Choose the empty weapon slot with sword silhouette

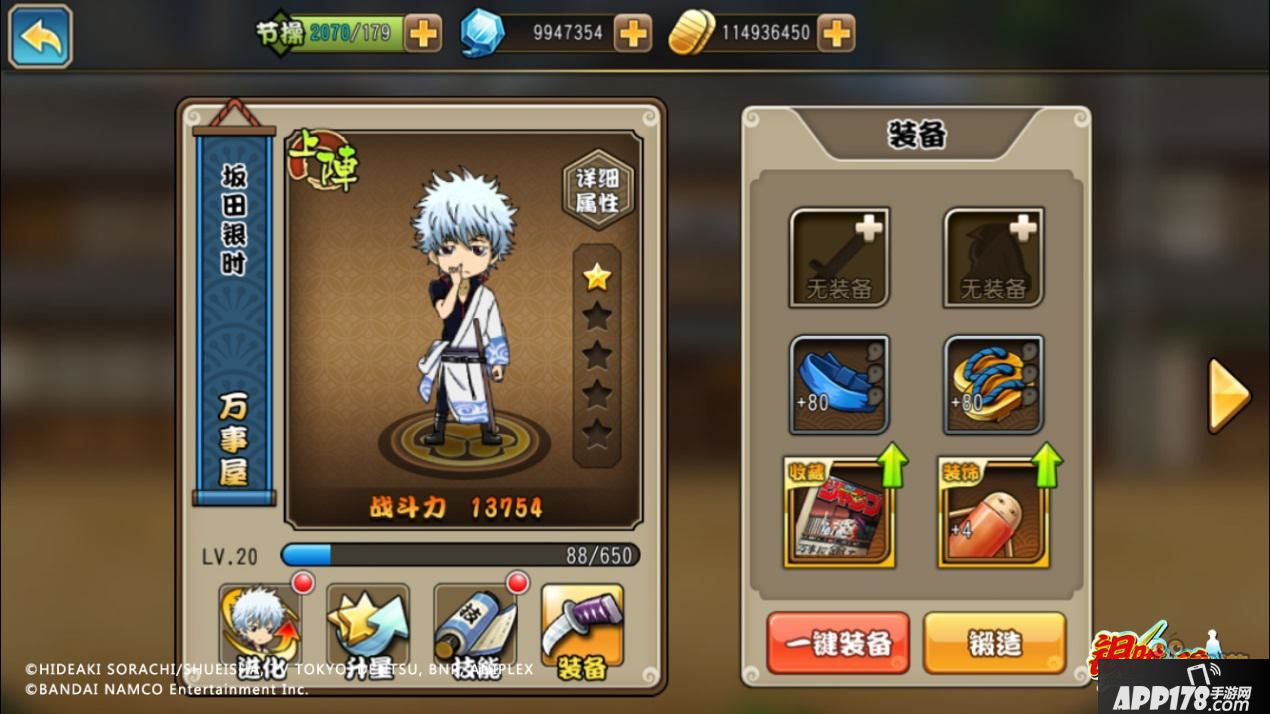pyautogui.click(x=839, y=256)
